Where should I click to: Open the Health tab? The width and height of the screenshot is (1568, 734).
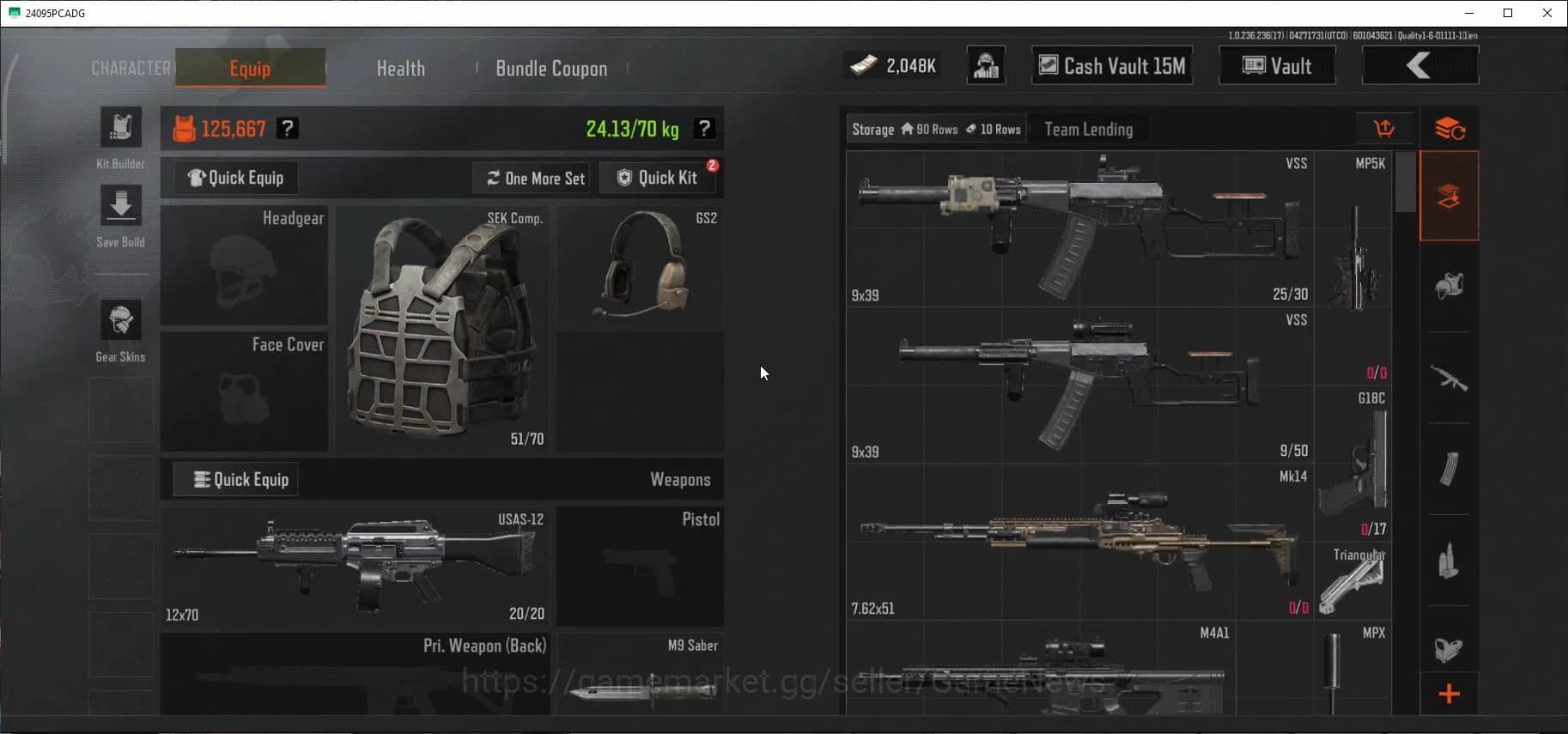400,68
